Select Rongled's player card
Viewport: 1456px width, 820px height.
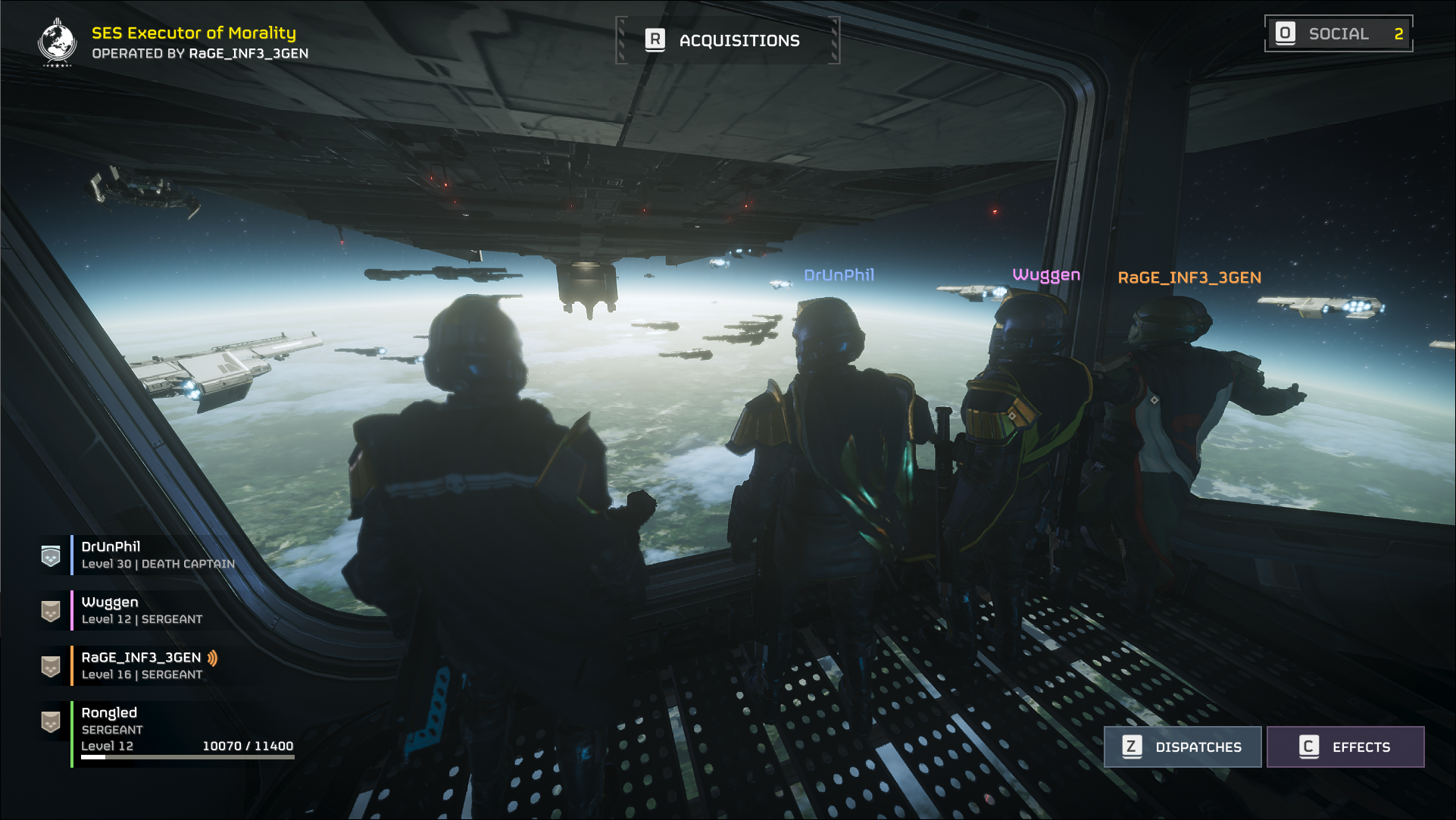pos(167,729)
